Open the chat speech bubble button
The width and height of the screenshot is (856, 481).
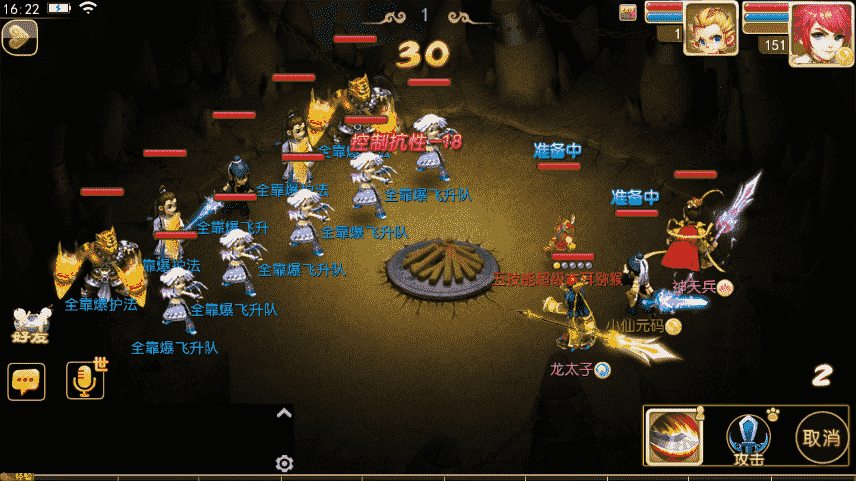point(26,381)
